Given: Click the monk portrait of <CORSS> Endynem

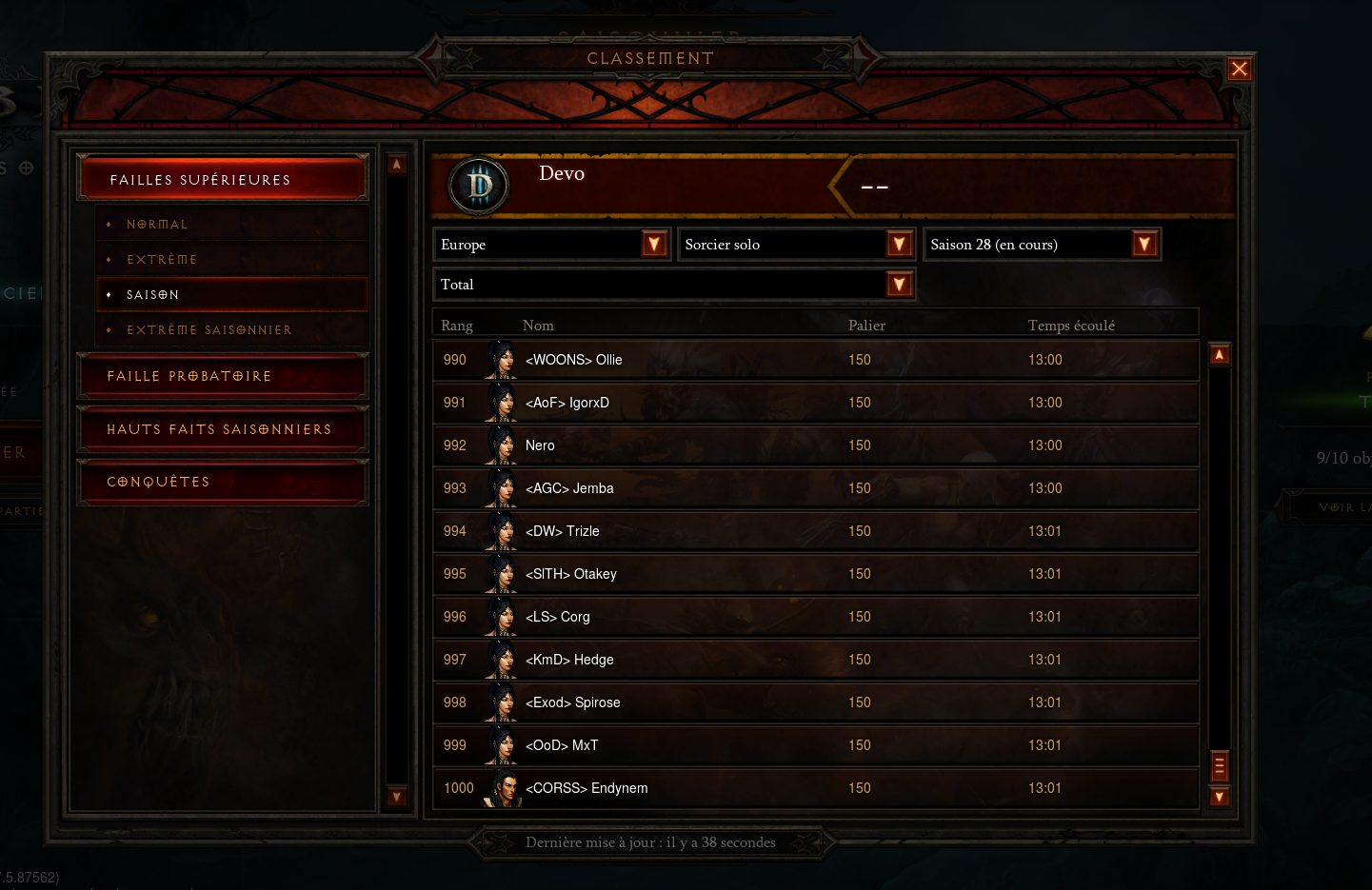Looking at the screenshot, I should coord(505,787).
